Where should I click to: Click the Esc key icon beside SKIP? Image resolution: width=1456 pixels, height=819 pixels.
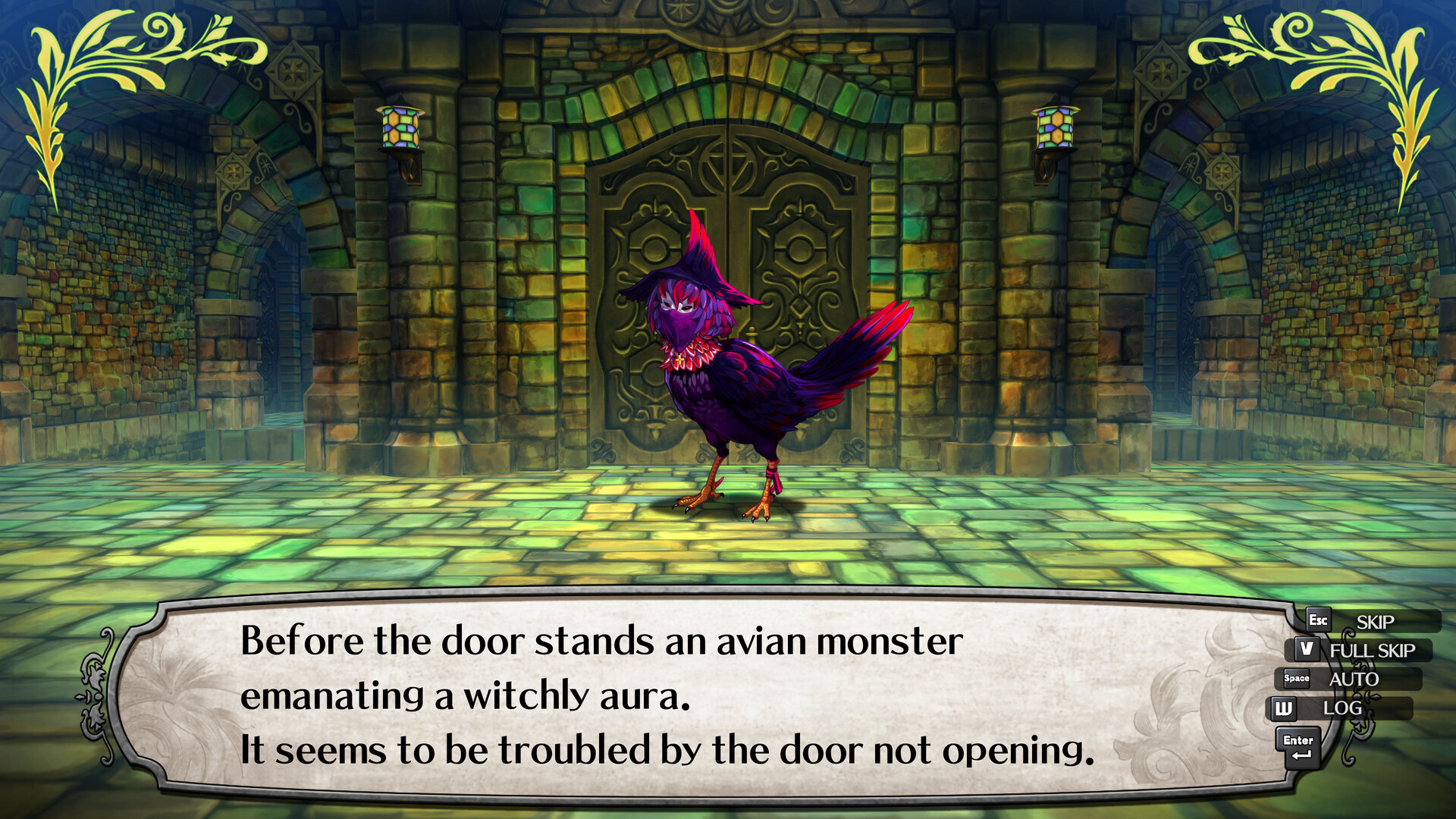point(1318,620)
